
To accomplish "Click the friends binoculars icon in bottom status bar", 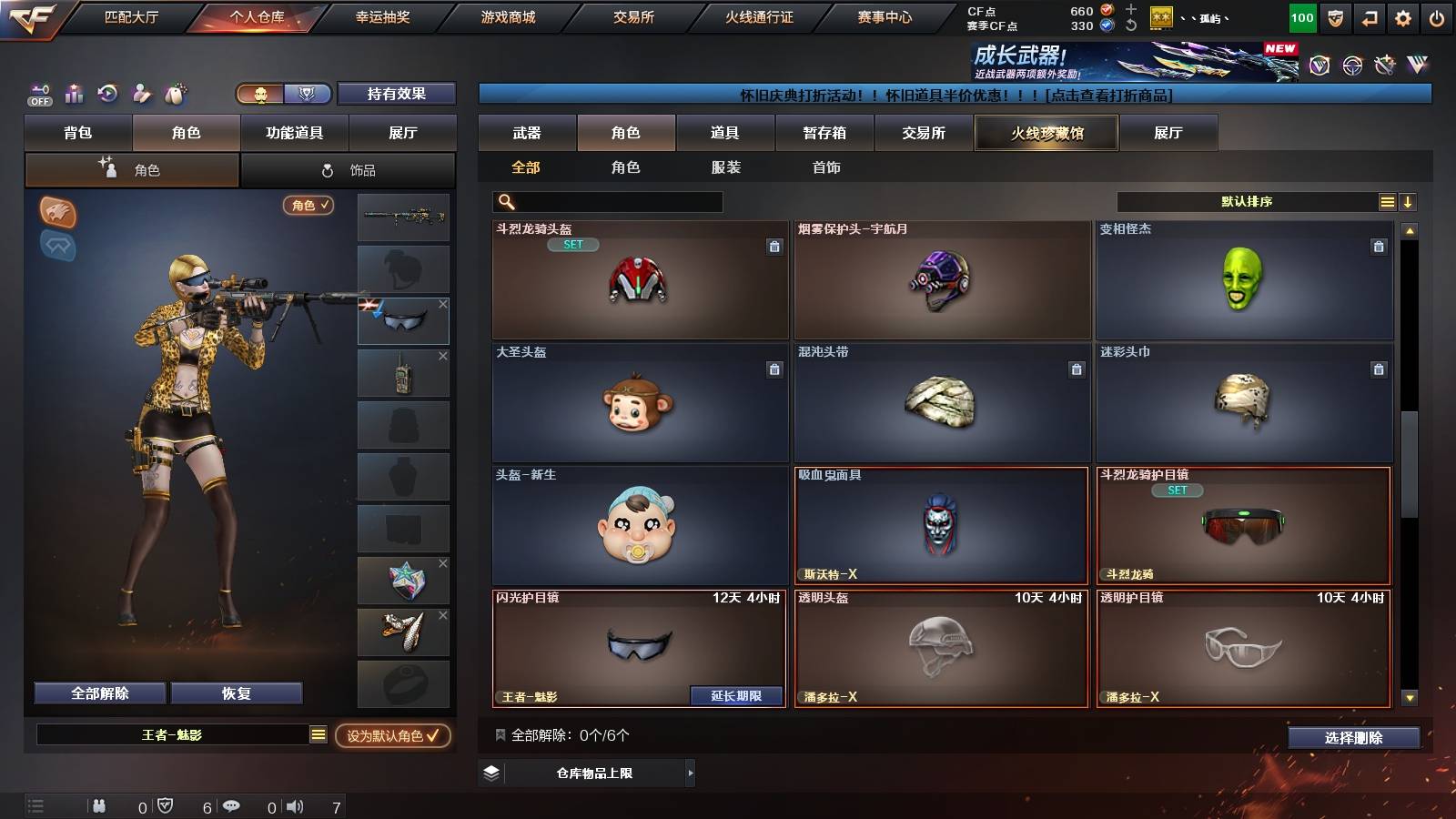I will (x=98, y=805).
